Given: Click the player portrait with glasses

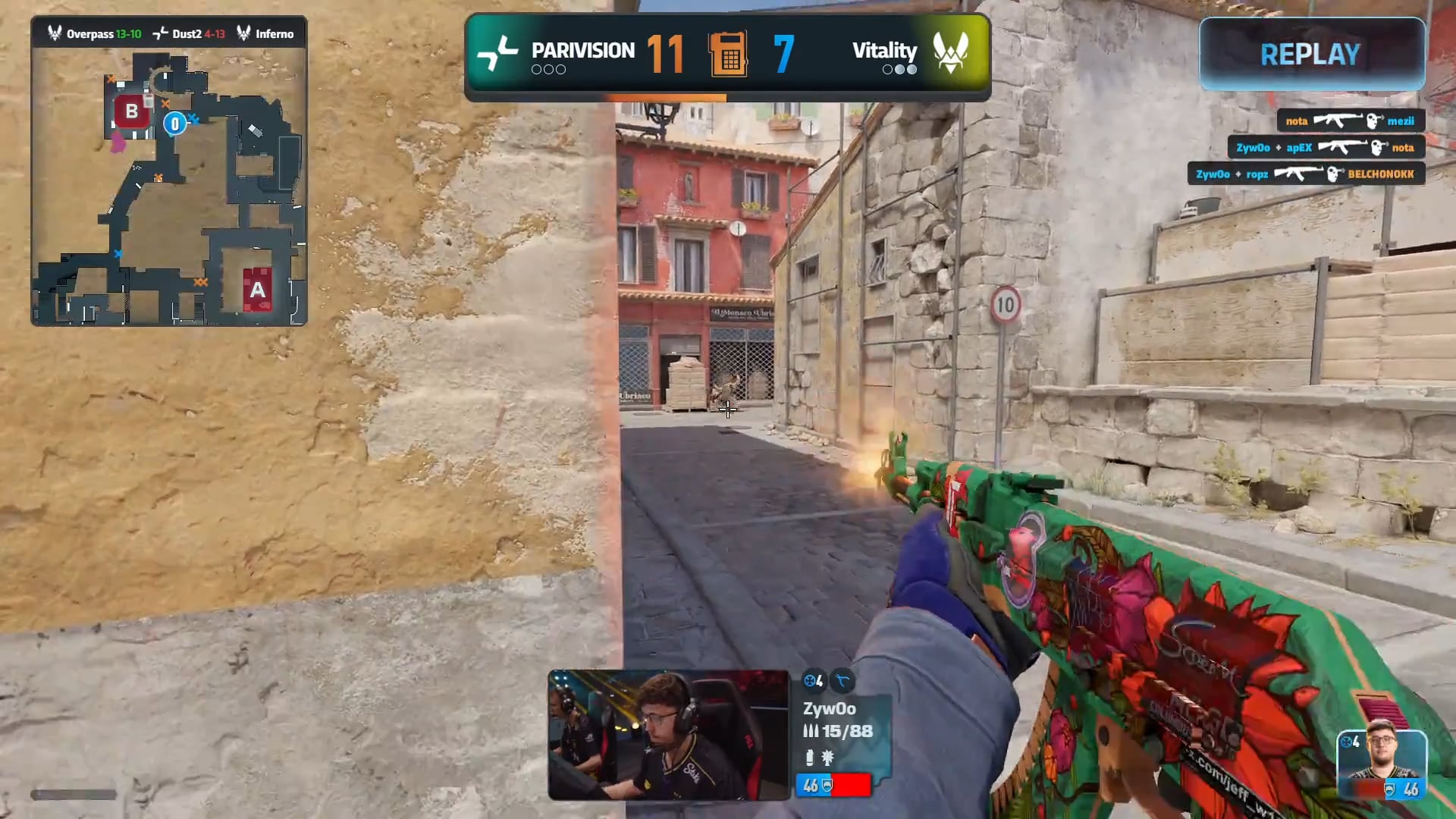Looking at the screenshot, I should tap(1382, 764).
